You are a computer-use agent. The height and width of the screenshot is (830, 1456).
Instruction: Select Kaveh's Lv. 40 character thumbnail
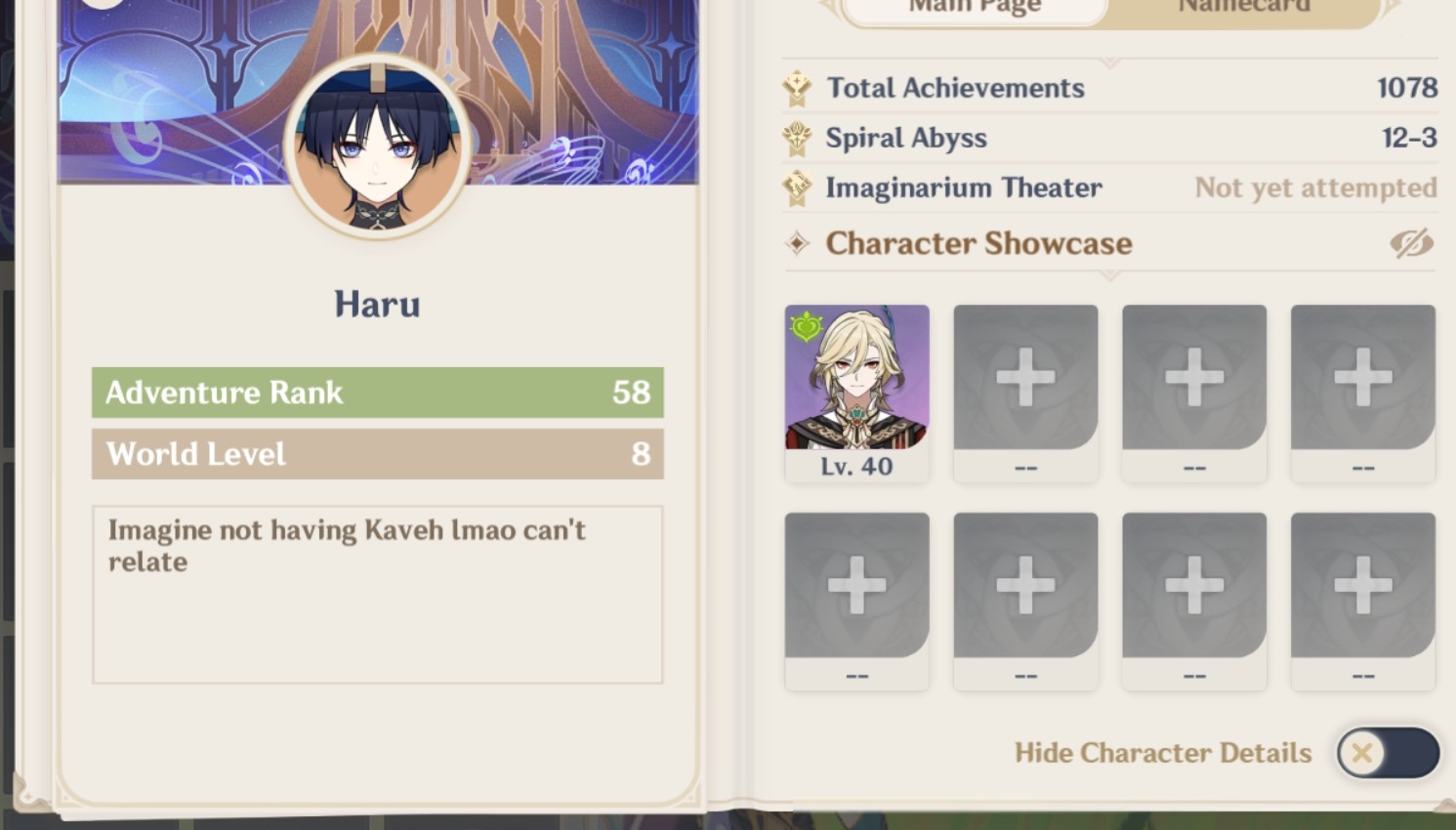[x=856, y=391]
